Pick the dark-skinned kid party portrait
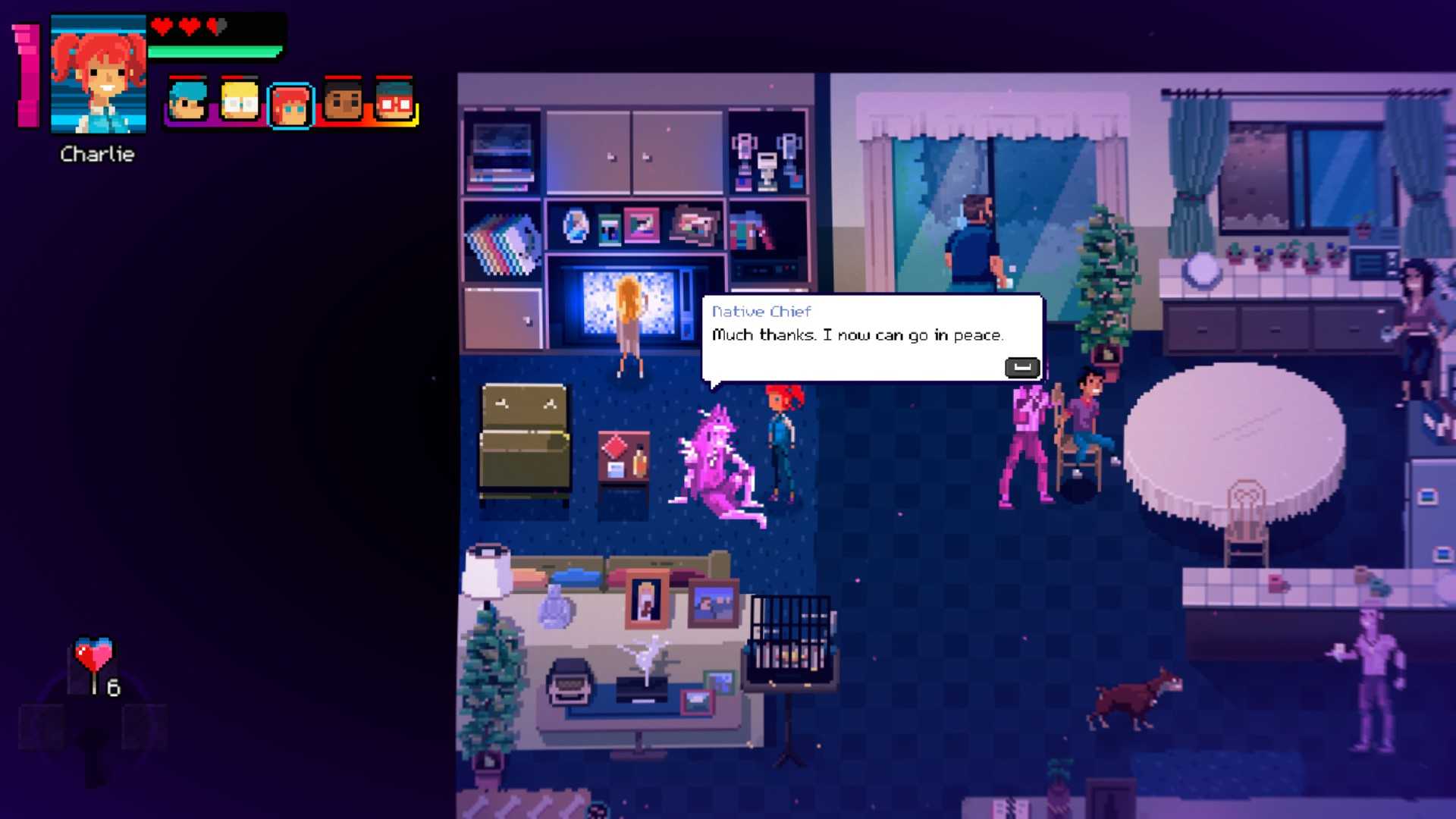This screenshot has height=819, width=1456. click(x=343, y=102)
